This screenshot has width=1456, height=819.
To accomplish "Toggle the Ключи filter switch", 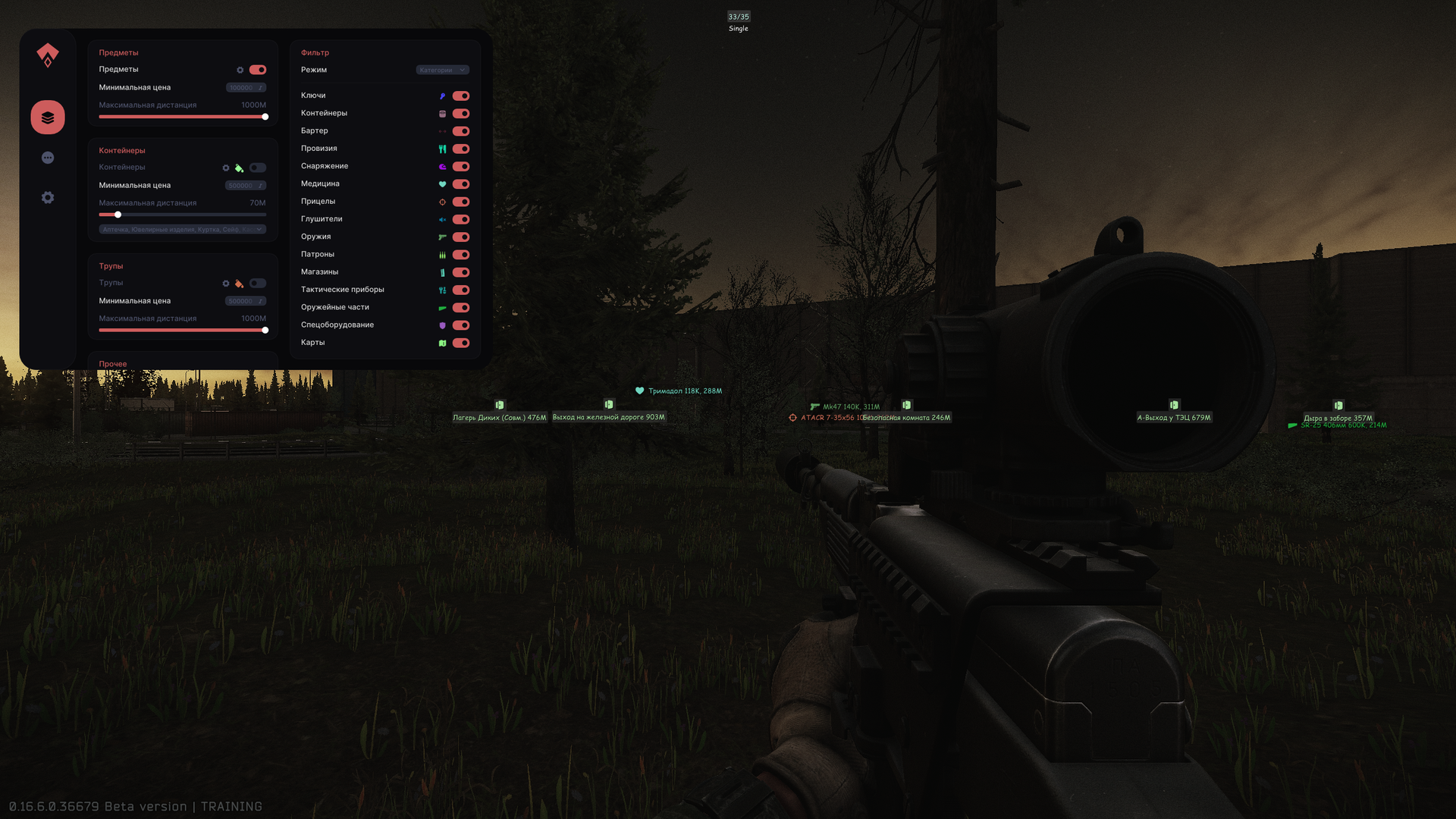I will point(461,96).
